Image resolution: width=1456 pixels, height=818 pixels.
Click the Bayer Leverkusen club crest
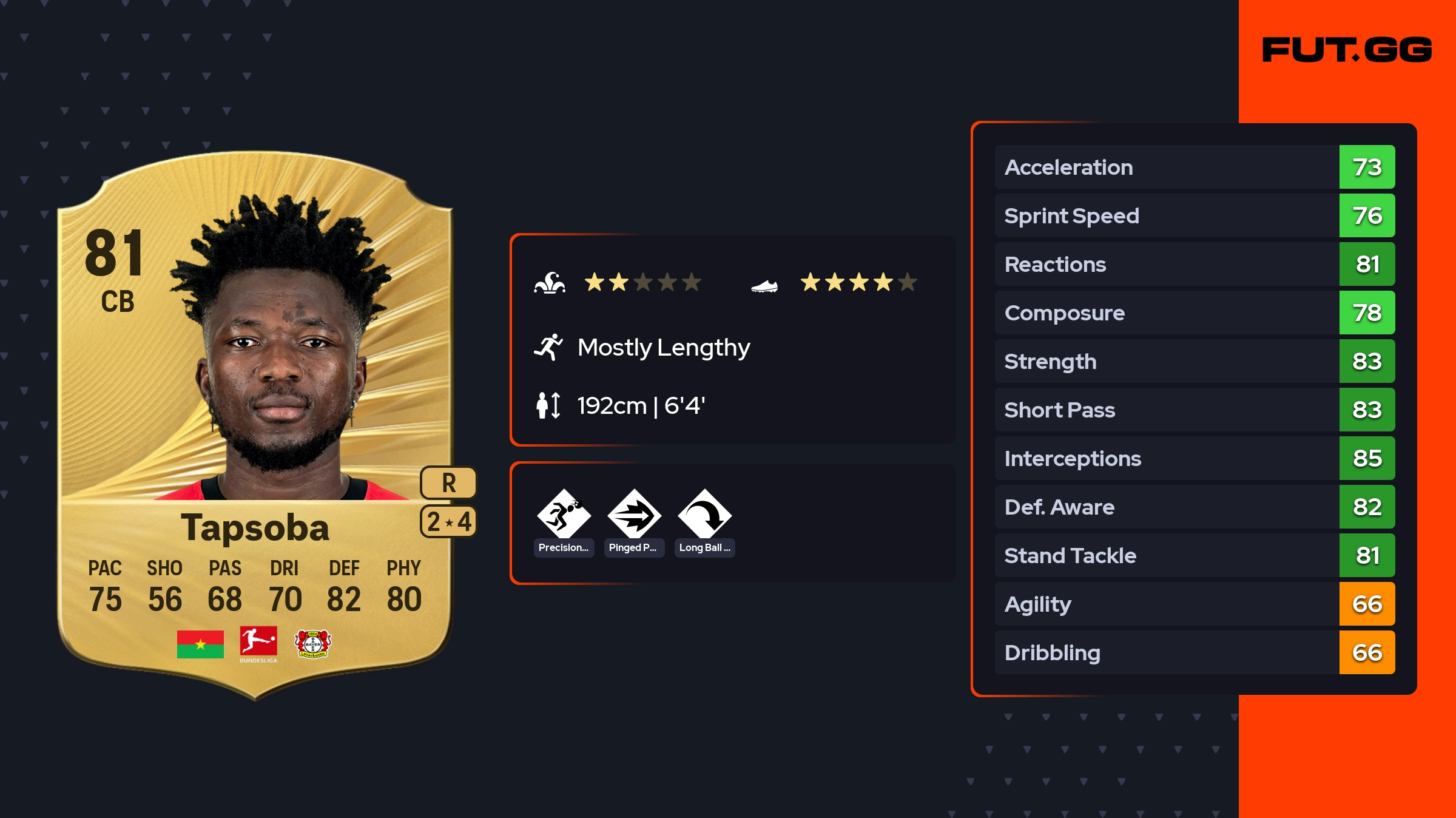[312, 644]
